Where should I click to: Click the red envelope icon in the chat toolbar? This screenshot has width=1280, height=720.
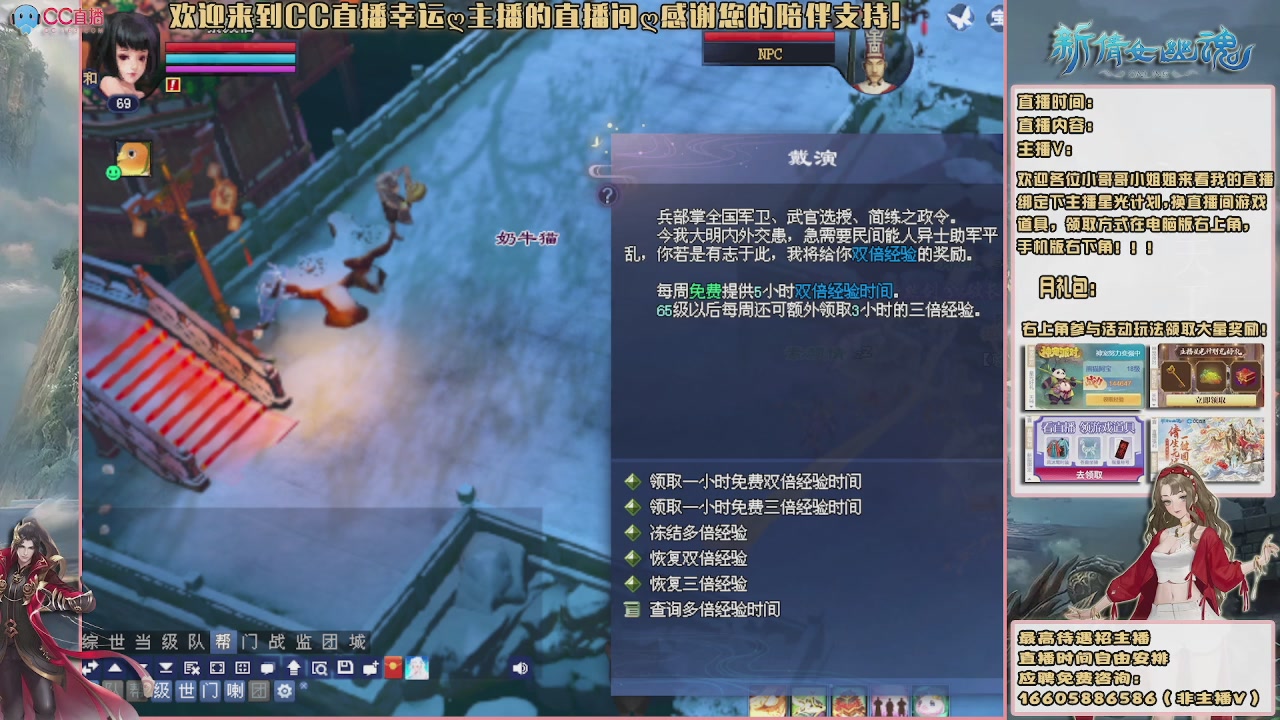(x=393, y=667)
